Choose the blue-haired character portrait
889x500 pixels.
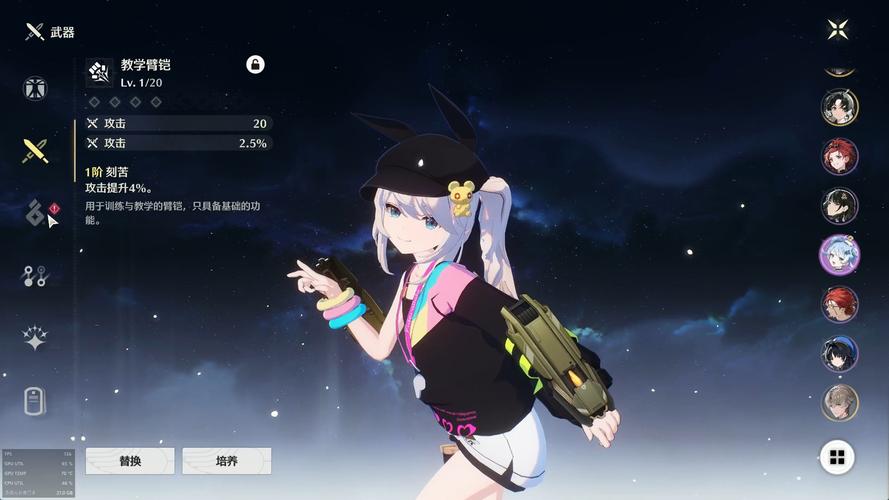[839, 254]
